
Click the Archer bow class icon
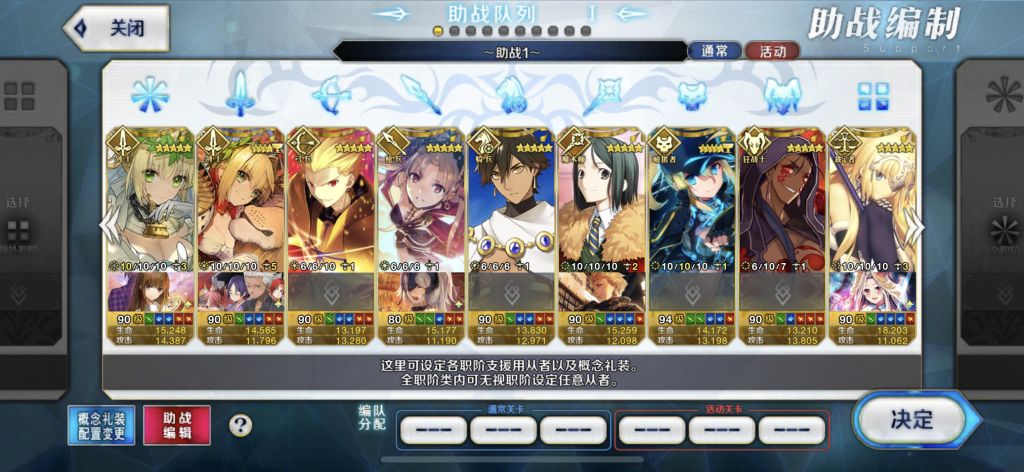329,94
